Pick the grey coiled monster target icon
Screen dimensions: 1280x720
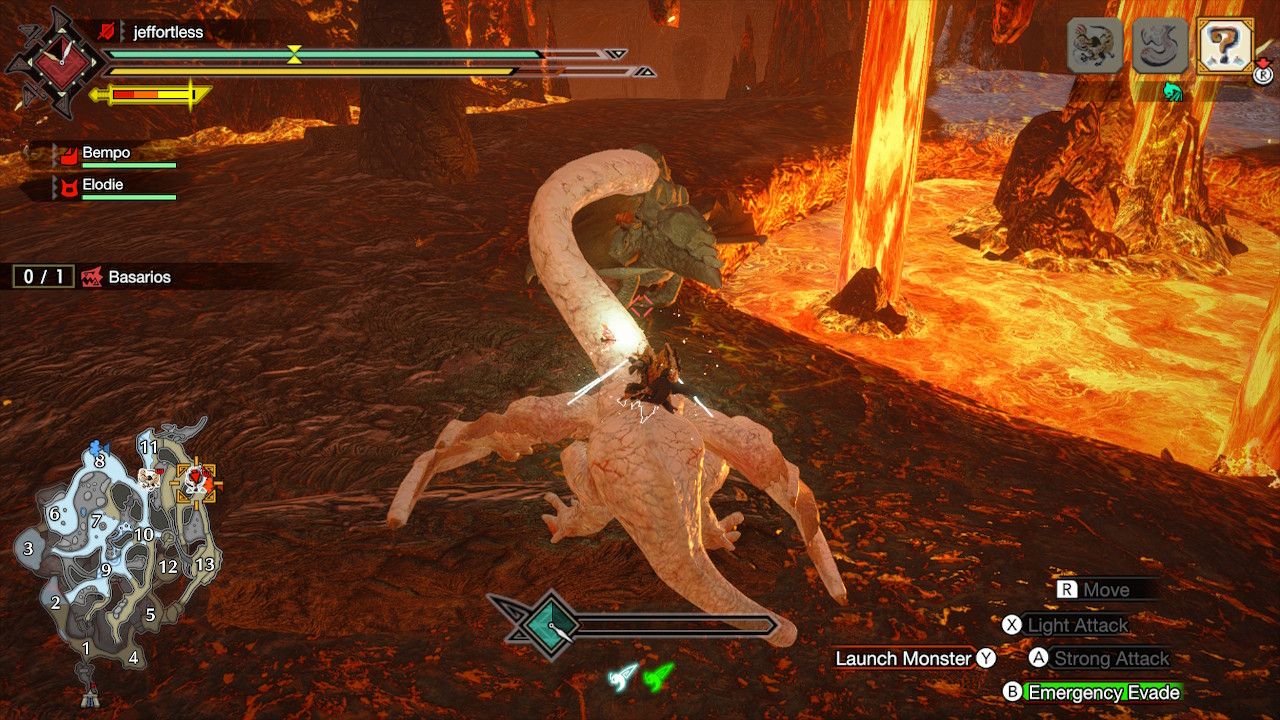pos(1160,46)
